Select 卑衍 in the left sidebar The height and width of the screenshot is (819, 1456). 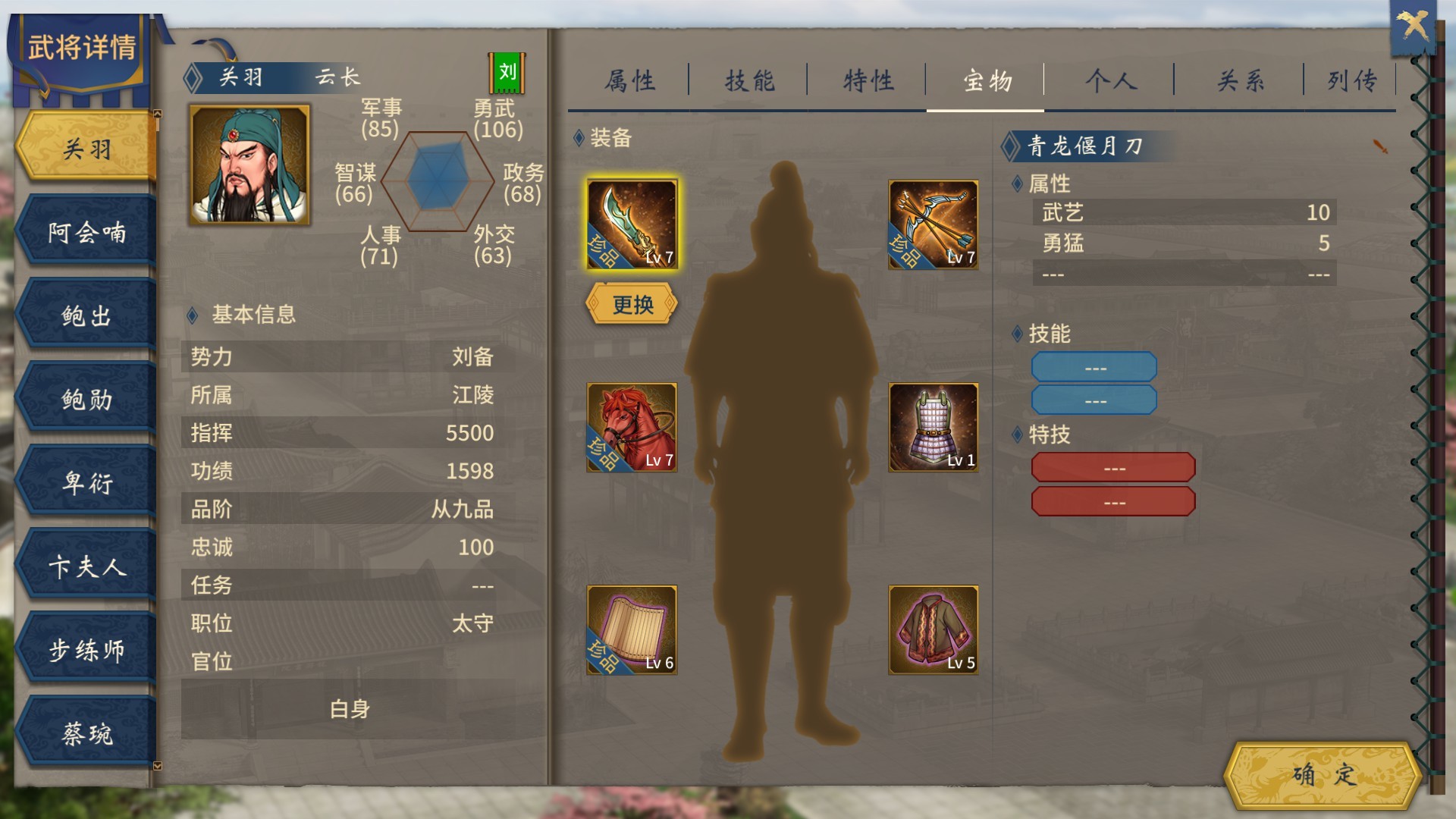pos(86,482)
